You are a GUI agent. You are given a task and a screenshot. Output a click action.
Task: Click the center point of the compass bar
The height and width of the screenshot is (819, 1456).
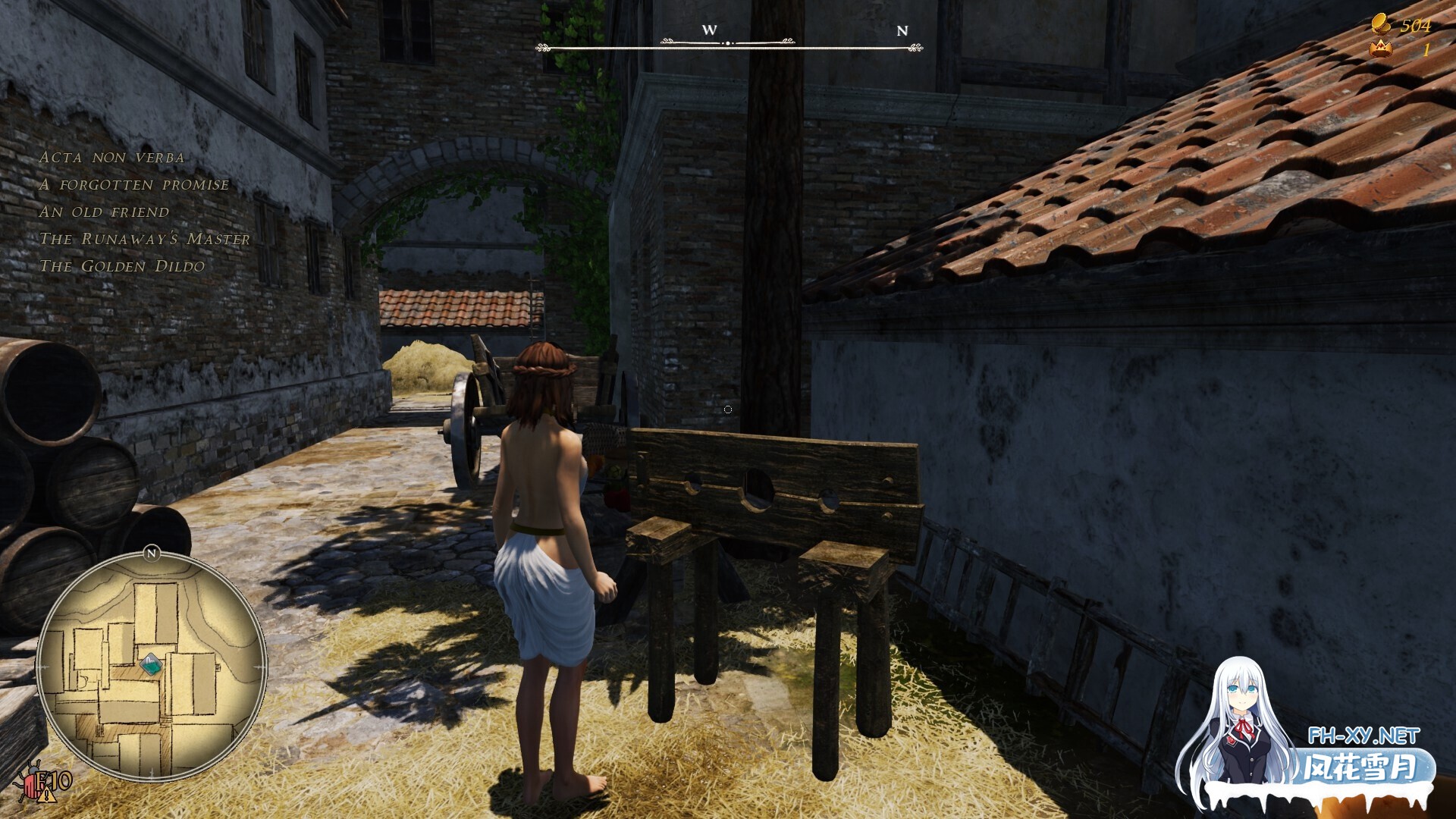tap(730, 42)
